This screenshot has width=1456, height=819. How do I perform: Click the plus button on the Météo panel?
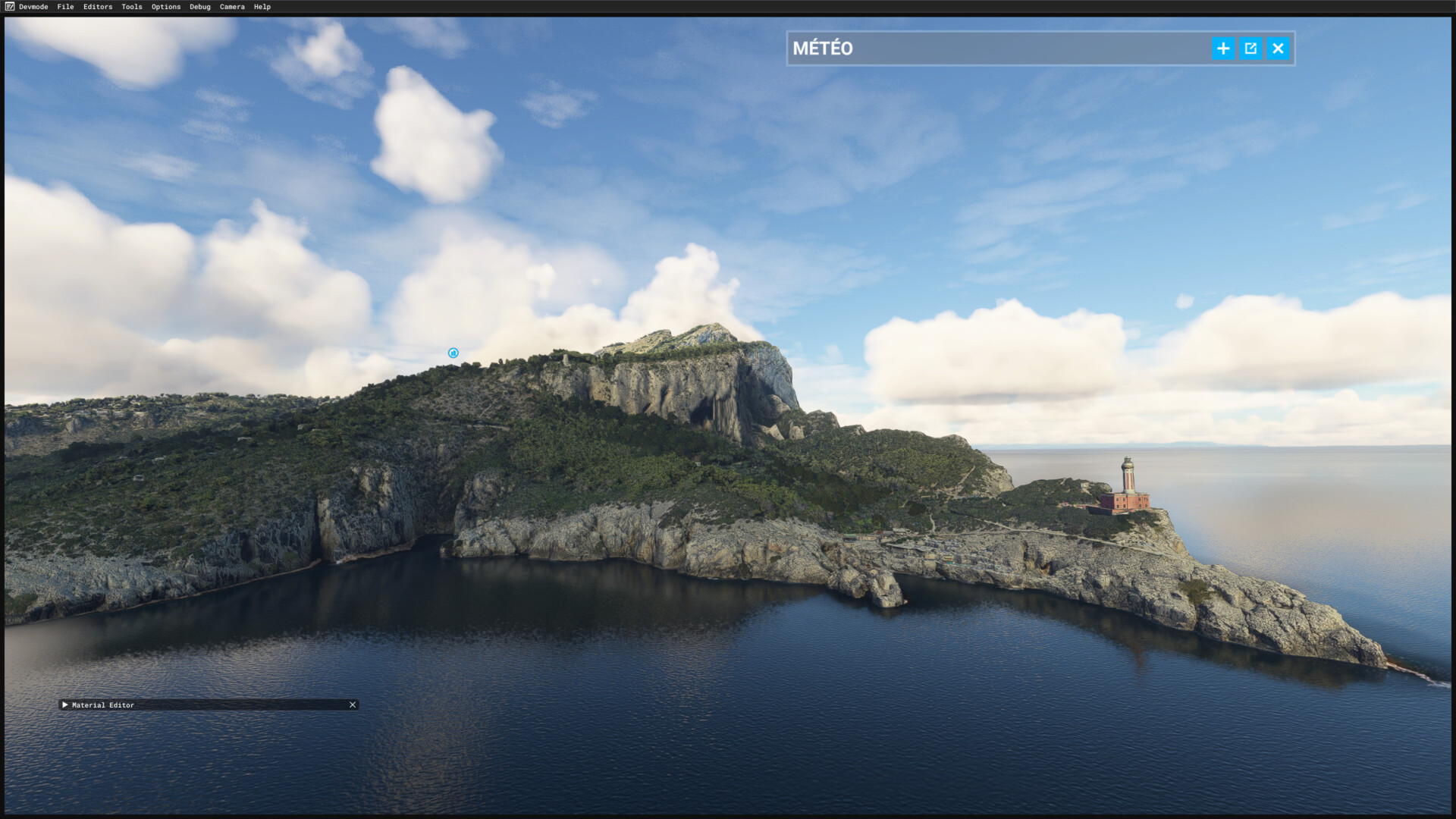1223,49
